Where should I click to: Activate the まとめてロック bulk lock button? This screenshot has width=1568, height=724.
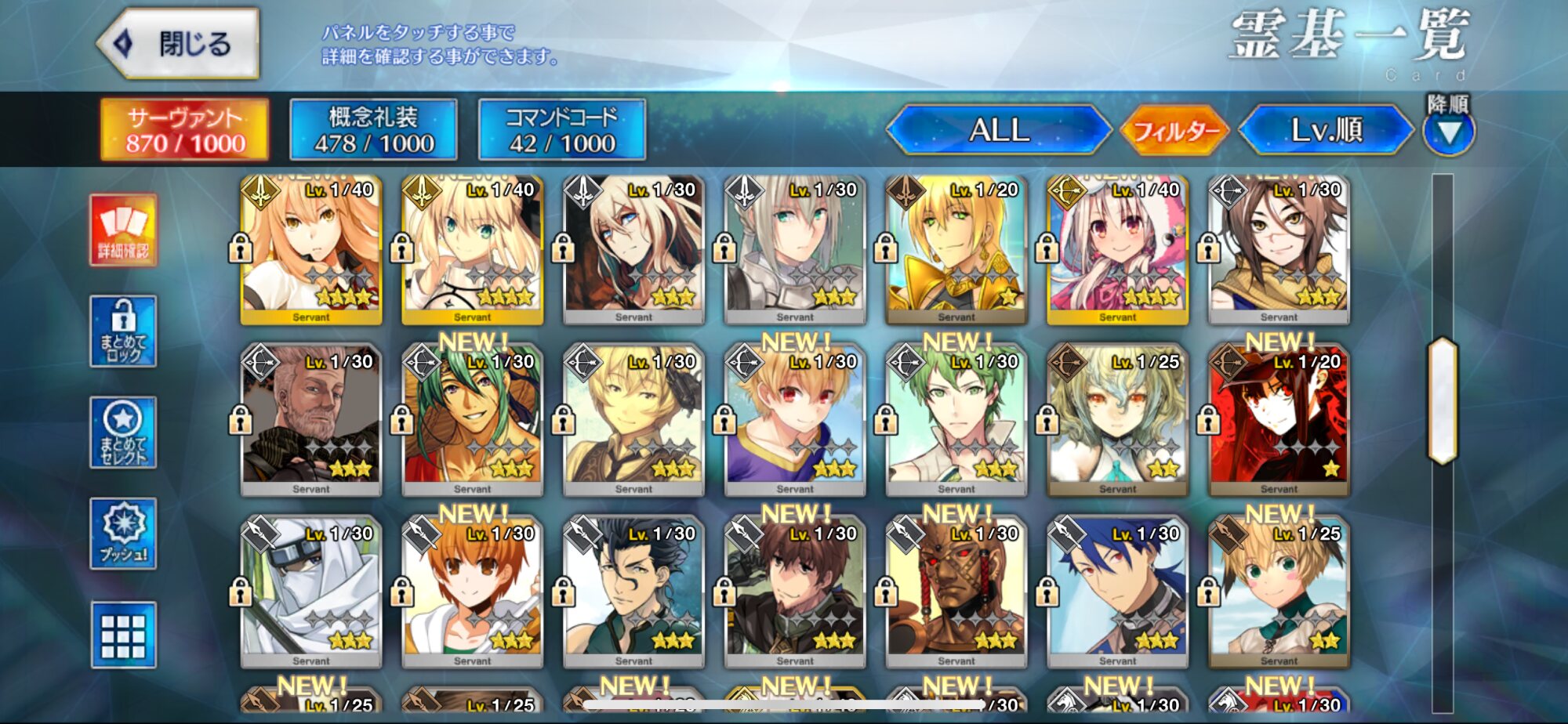tap(123, 331)
